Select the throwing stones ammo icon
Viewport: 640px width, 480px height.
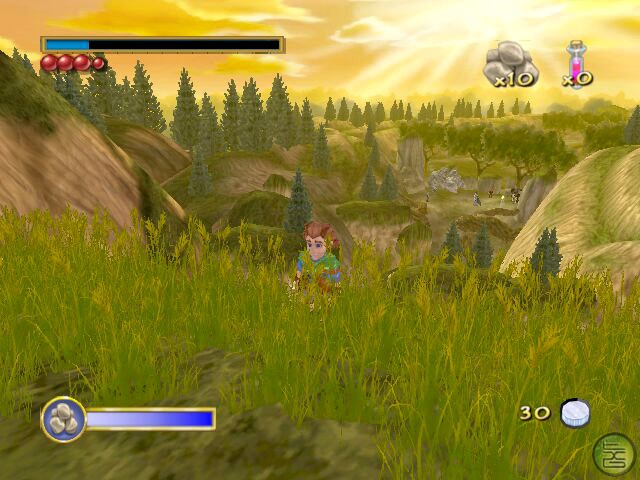coord(509,60)
